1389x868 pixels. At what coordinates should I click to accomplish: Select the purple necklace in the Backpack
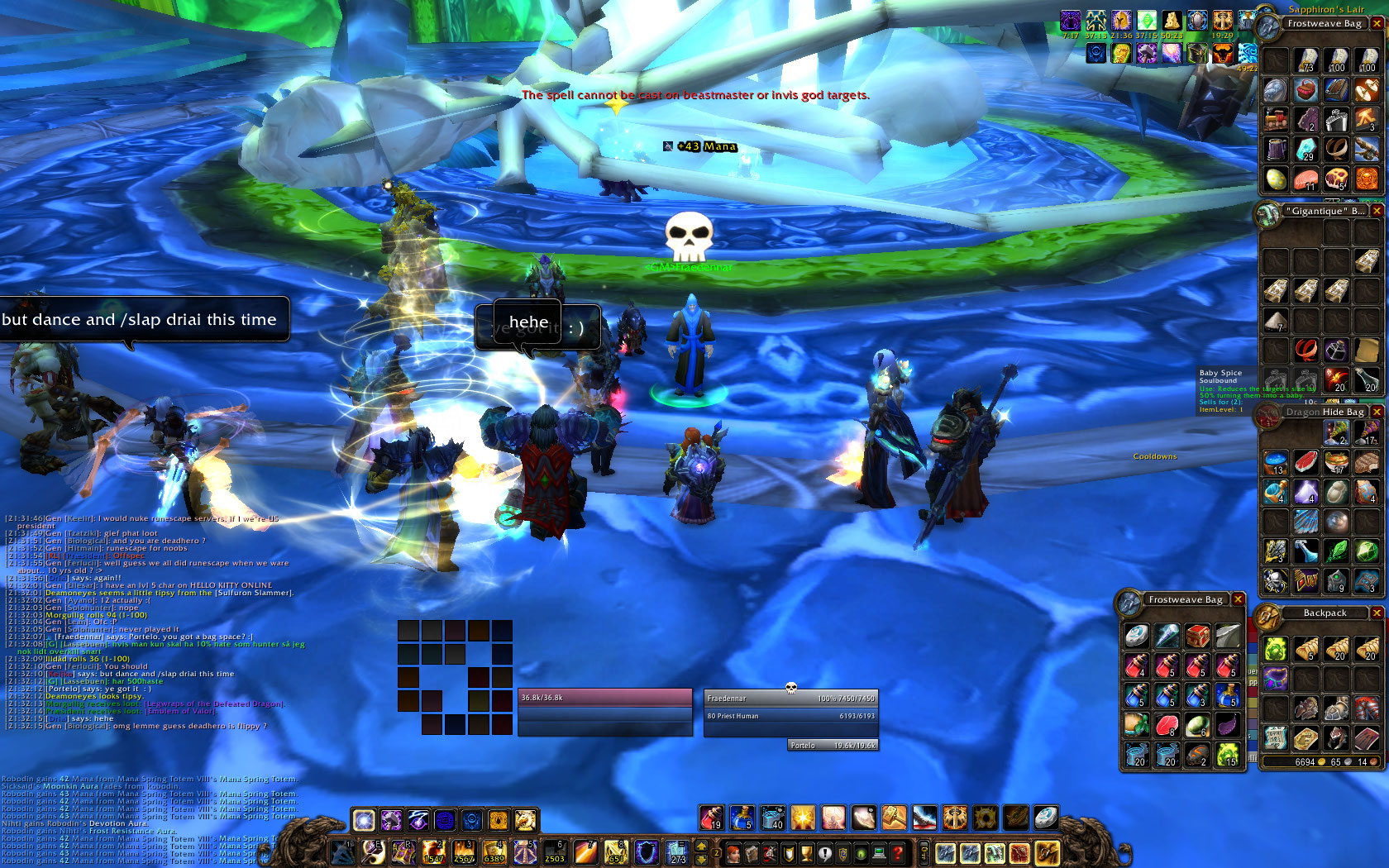click(1276, 678)
